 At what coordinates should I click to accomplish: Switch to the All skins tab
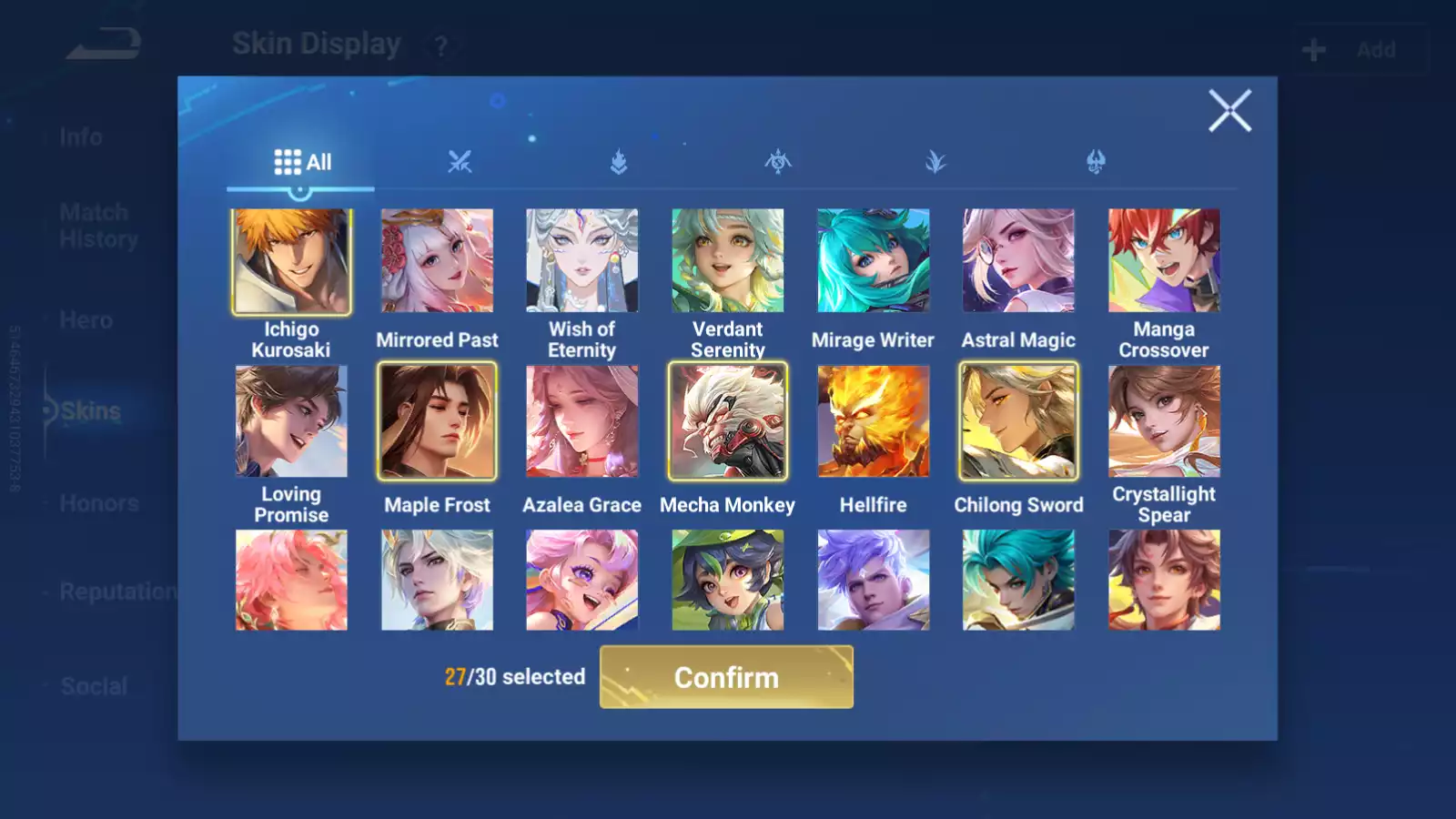[x=302, y=163]
